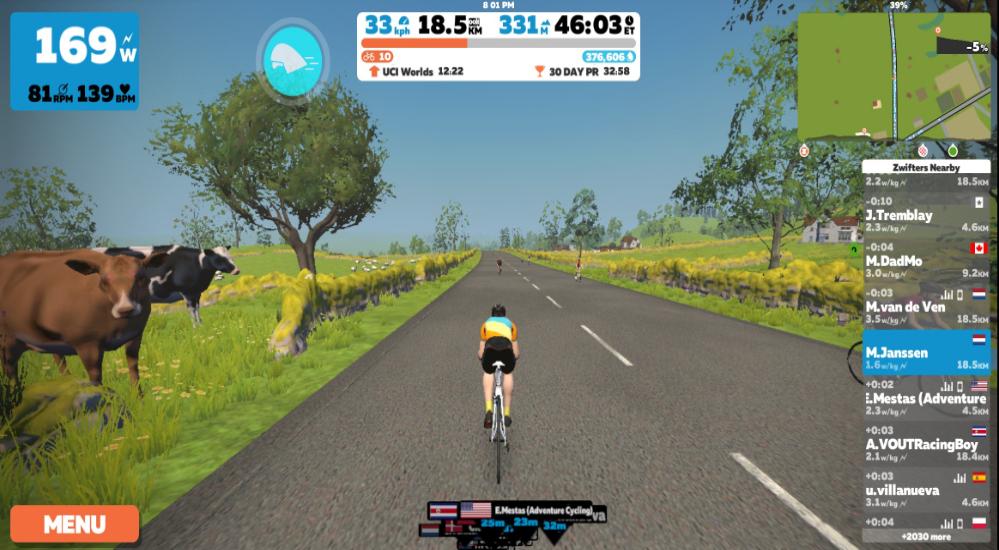Select A.VOUTRacingBoy rider row

[x=925, y=444]
